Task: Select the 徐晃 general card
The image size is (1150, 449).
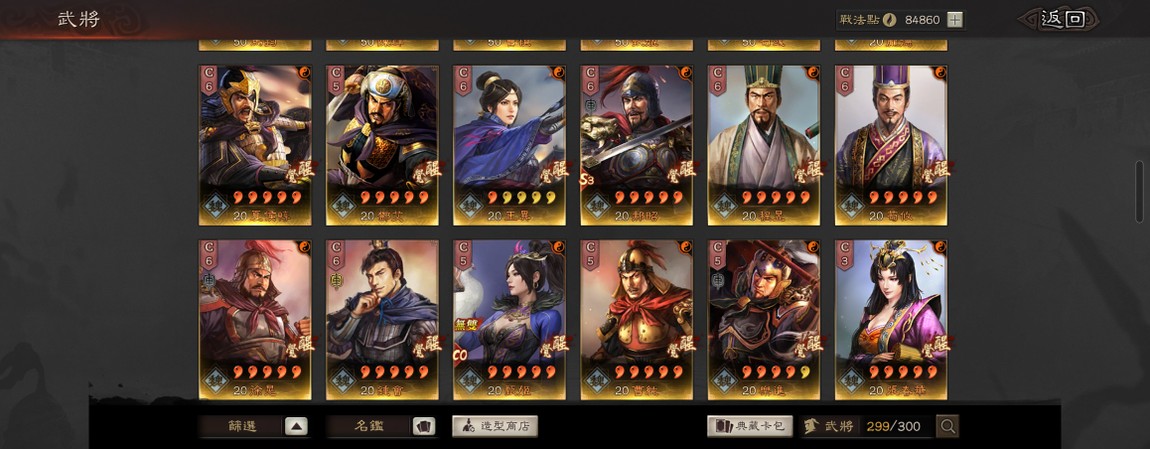Action: (255, 319)
